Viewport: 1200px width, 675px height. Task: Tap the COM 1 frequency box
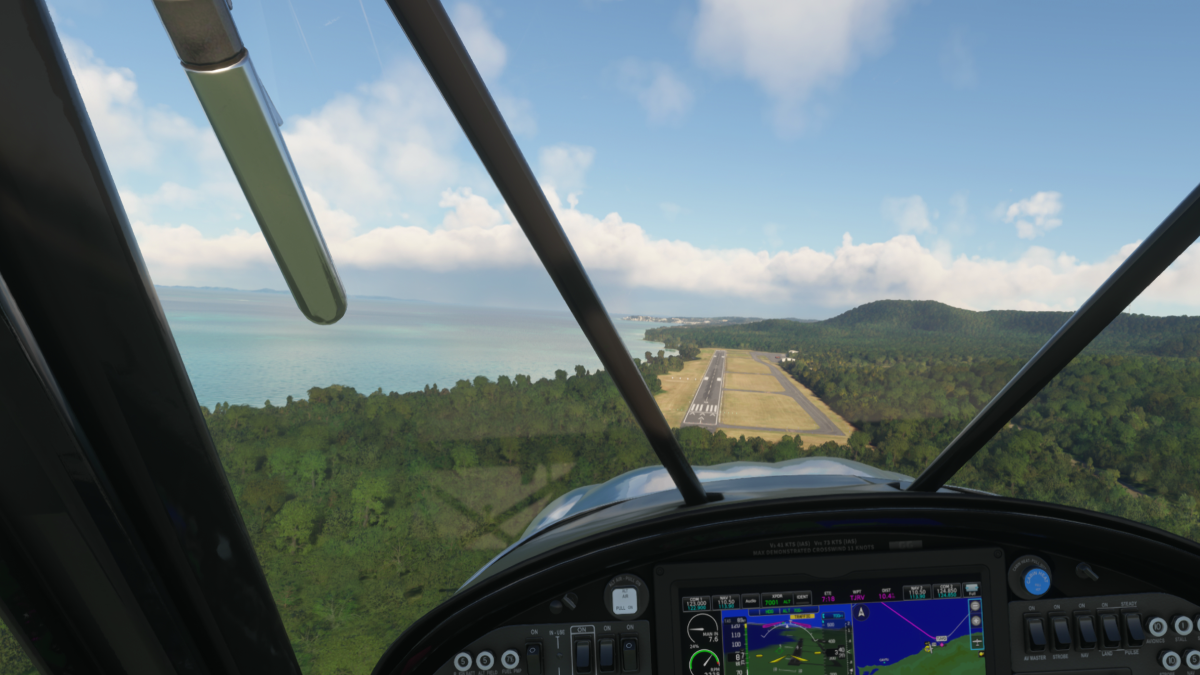pyautogui.click(x=696, y=603)
